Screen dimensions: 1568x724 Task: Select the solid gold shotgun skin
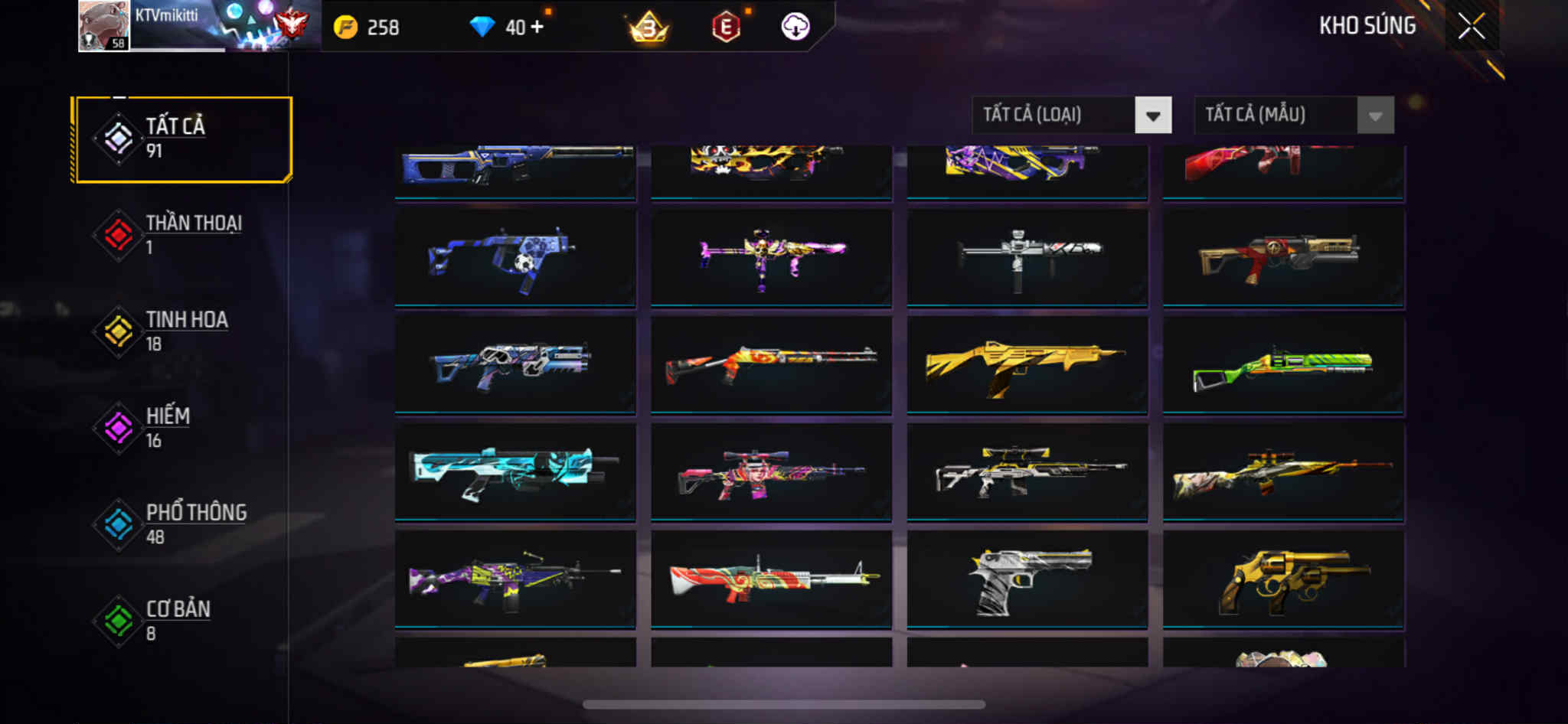[1027, 365]
